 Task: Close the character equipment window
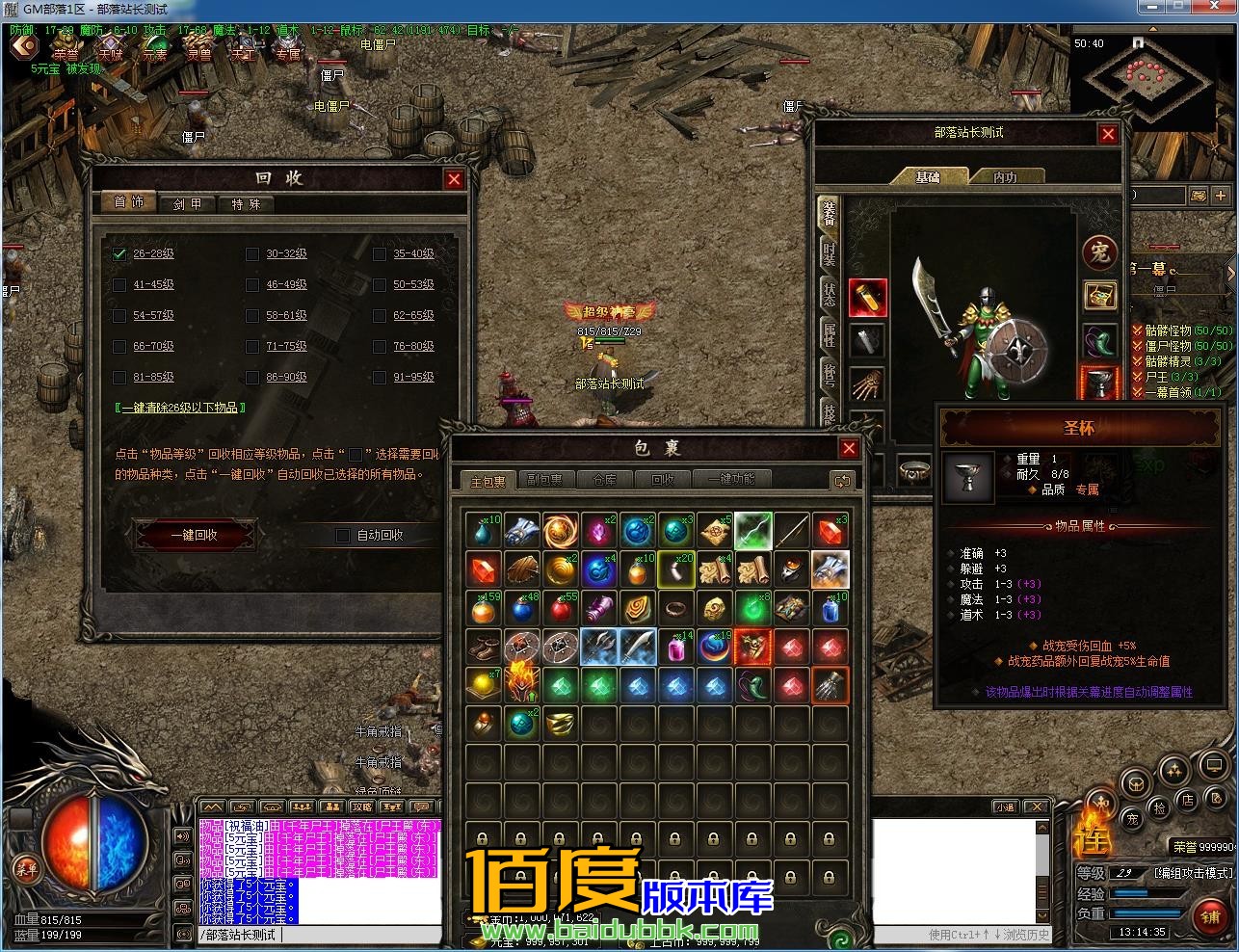1108,134
